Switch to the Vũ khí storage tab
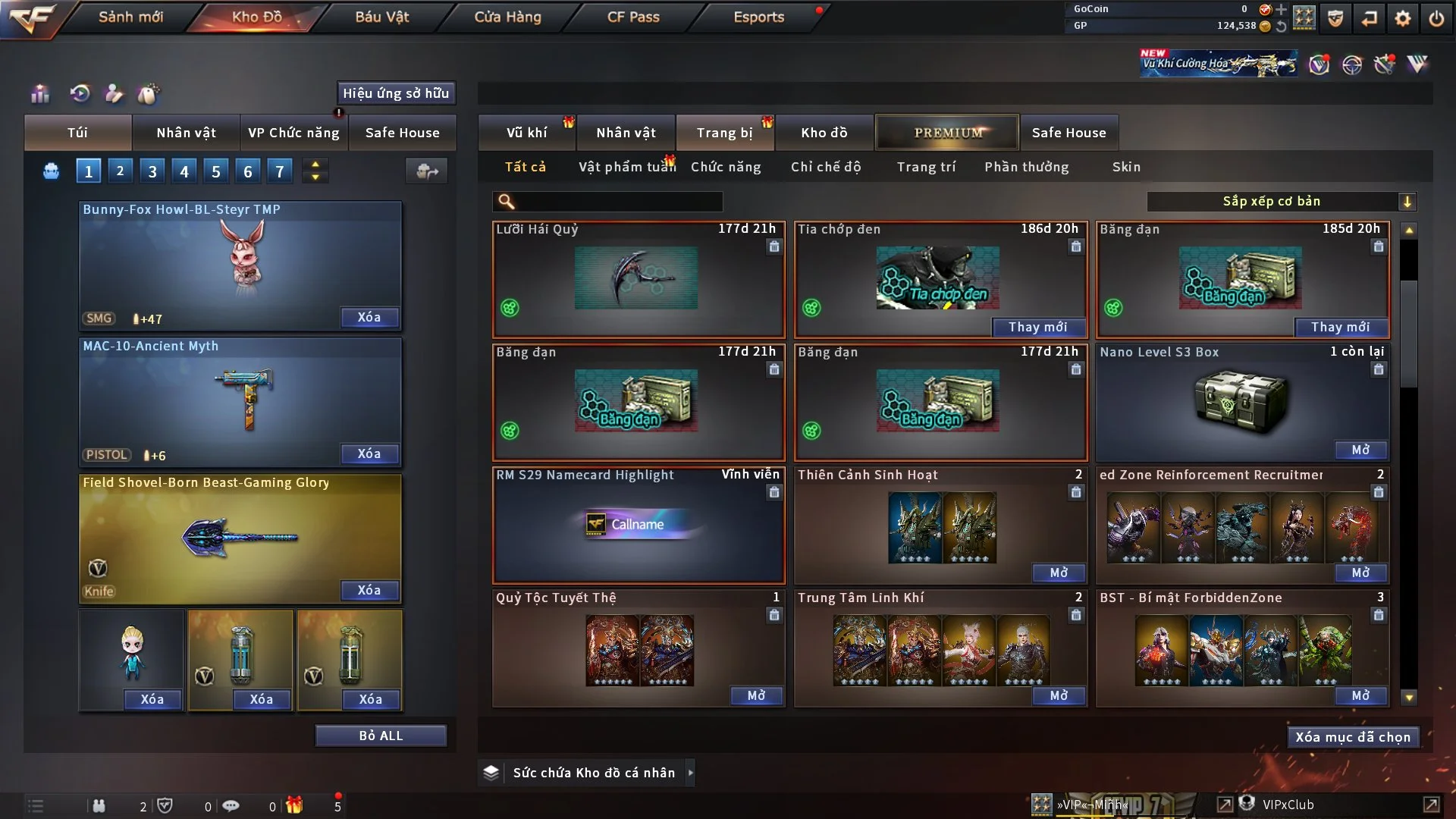 click(x=526, y=133)
